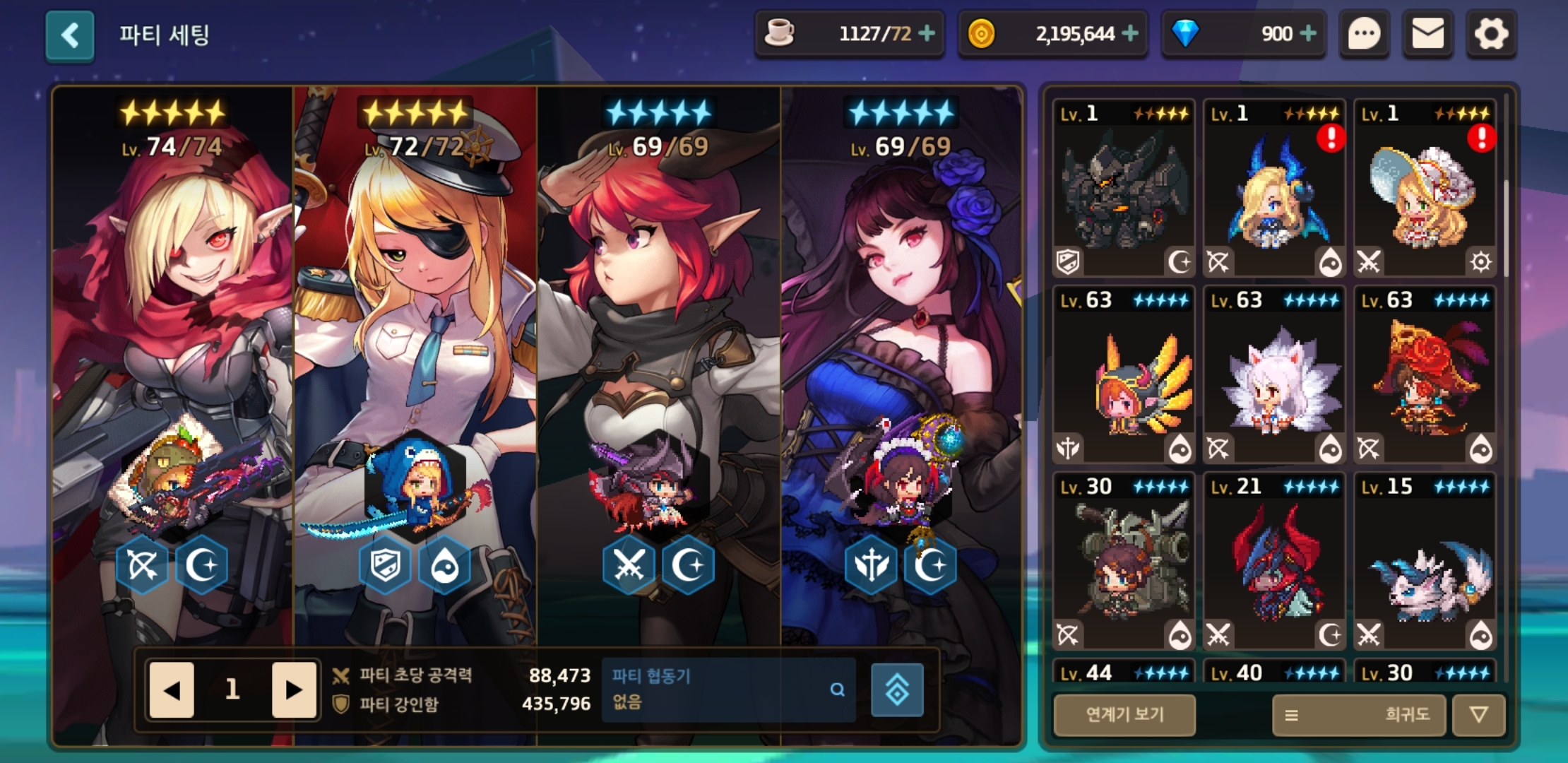Open the mailbox envelope
The image size is (1568, 763).
(x=1427, y=34)
